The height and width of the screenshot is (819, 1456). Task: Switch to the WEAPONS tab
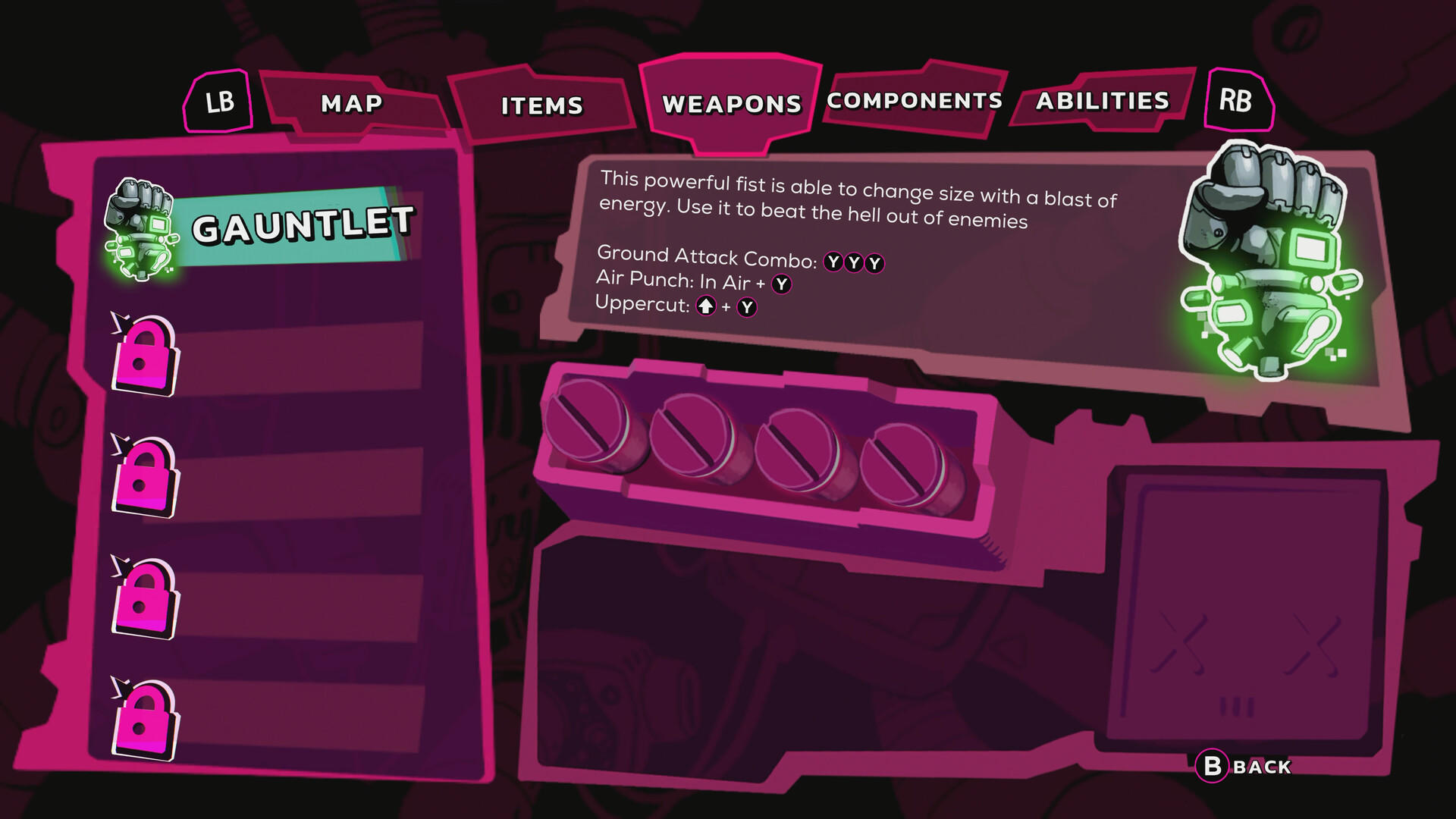click(x=730, y=103)
